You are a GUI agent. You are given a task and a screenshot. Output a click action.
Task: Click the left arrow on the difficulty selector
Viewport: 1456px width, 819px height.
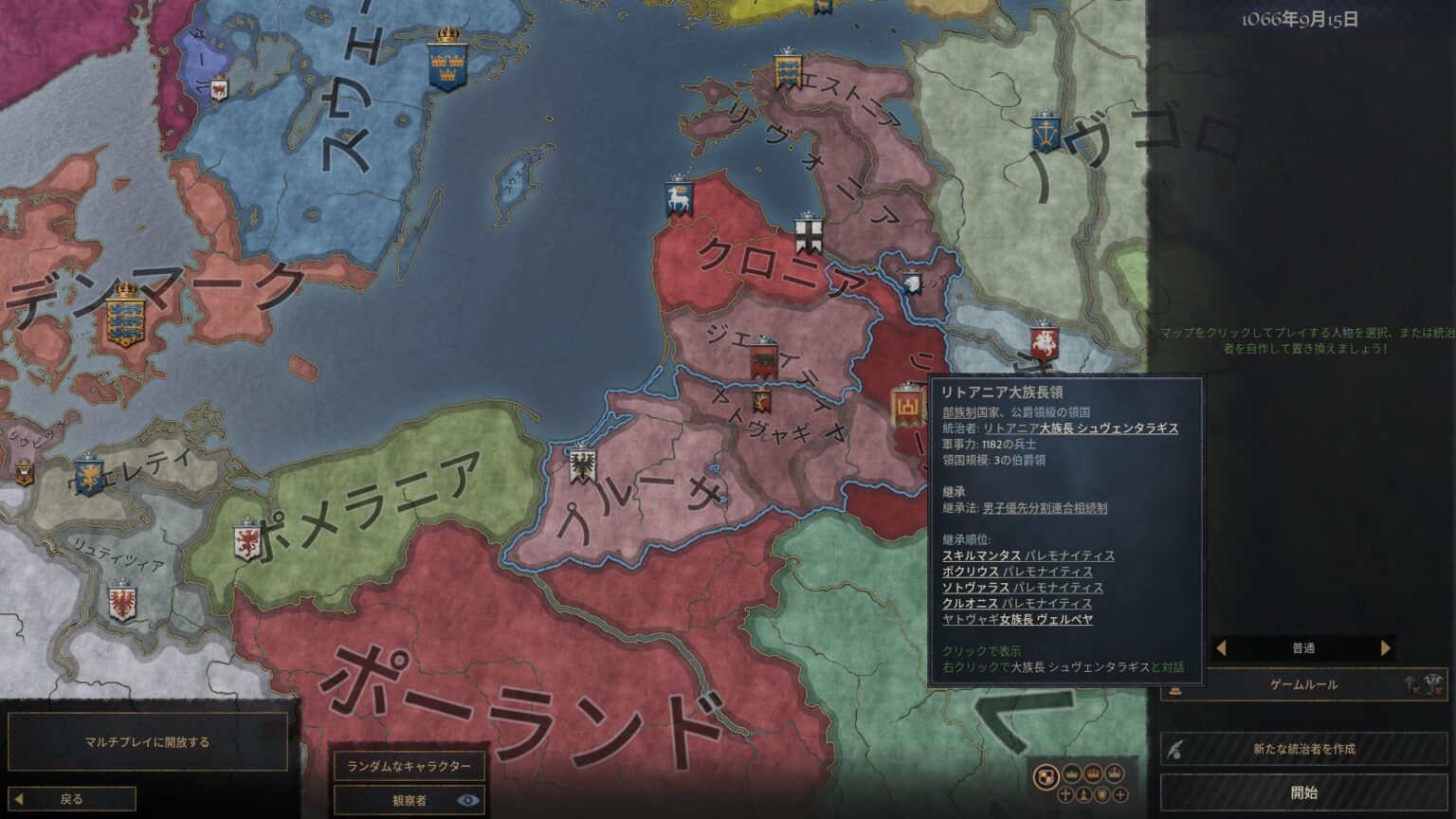(x=1221, y=647)
